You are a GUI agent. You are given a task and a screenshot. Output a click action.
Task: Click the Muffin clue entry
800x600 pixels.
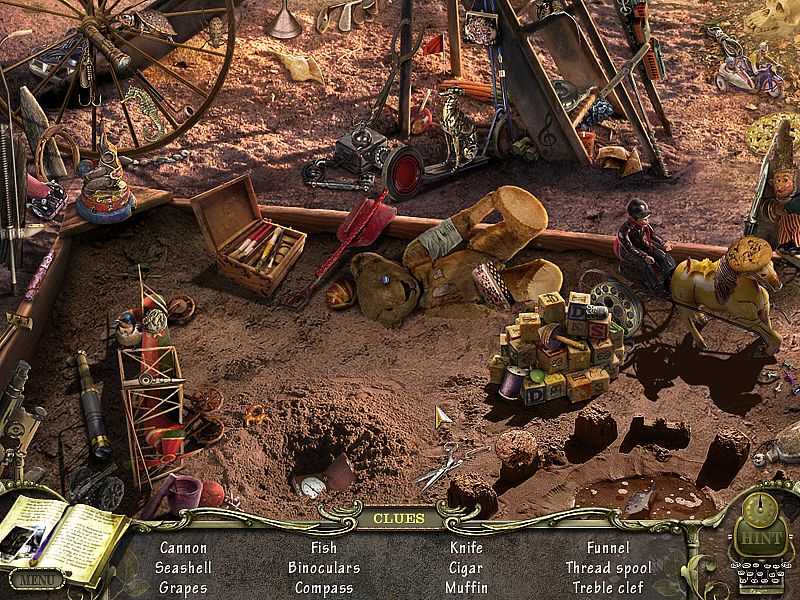(466, 588)
